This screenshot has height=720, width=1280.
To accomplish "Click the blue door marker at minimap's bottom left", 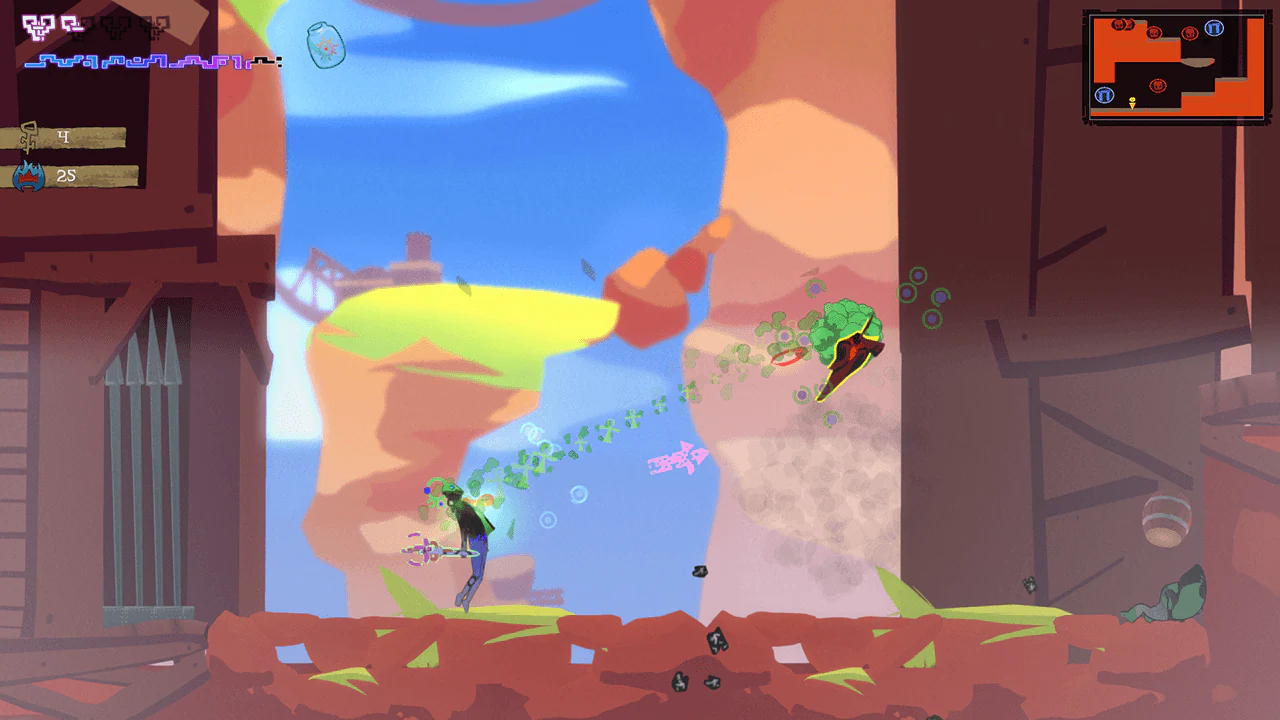I will point(1104,94).
